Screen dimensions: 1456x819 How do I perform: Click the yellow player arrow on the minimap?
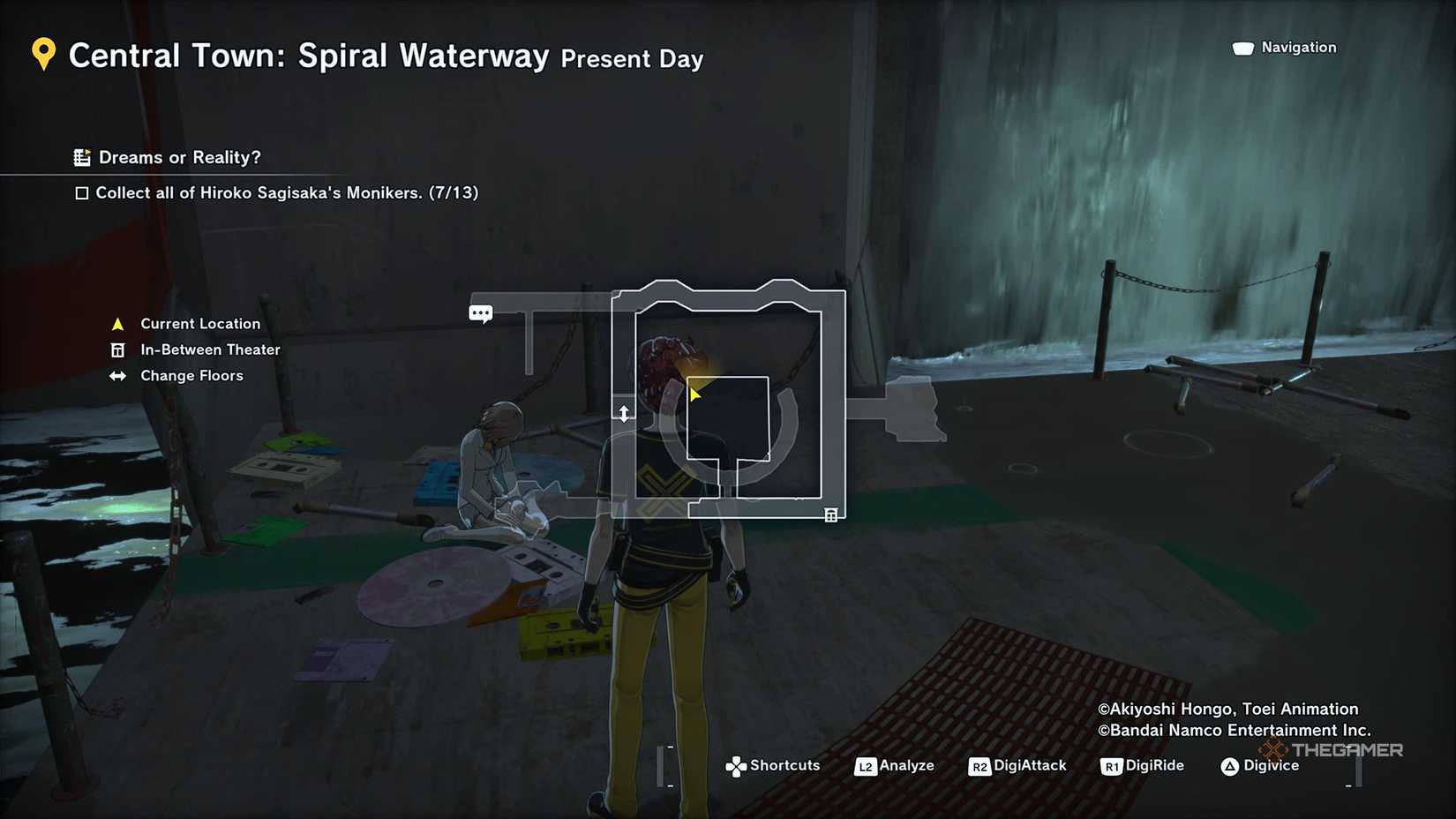694,392
